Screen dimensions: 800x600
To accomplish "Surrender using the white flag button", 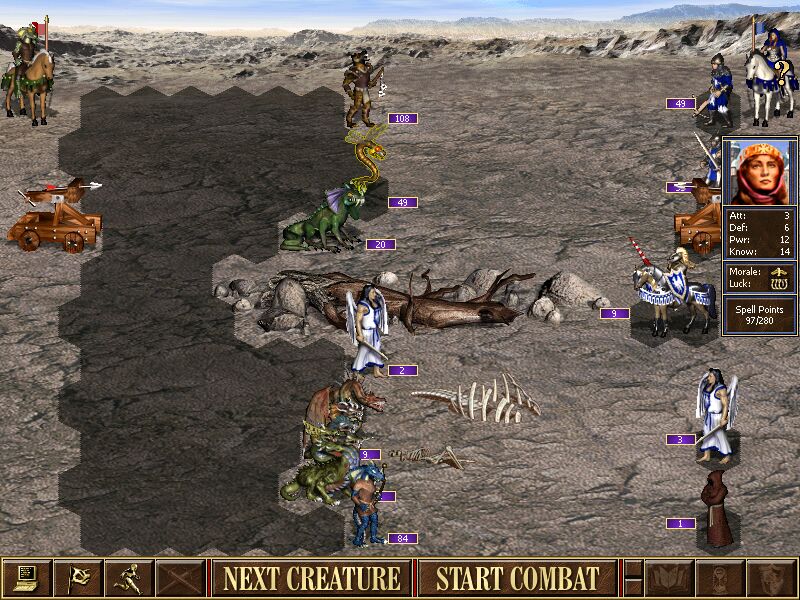I will 79,578.
